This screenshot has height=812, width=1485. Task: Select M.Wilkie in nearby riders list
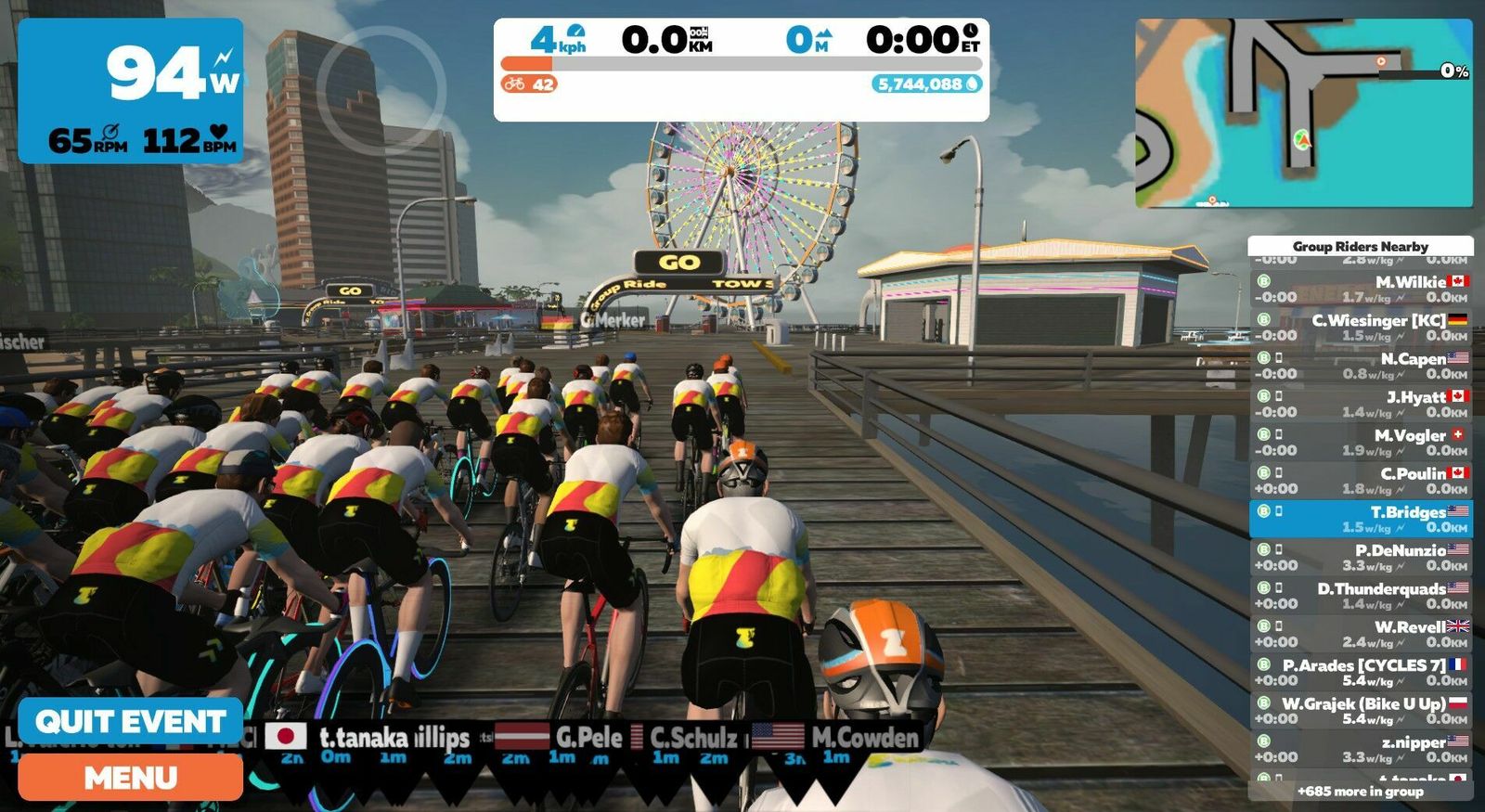click(1360, 290)
